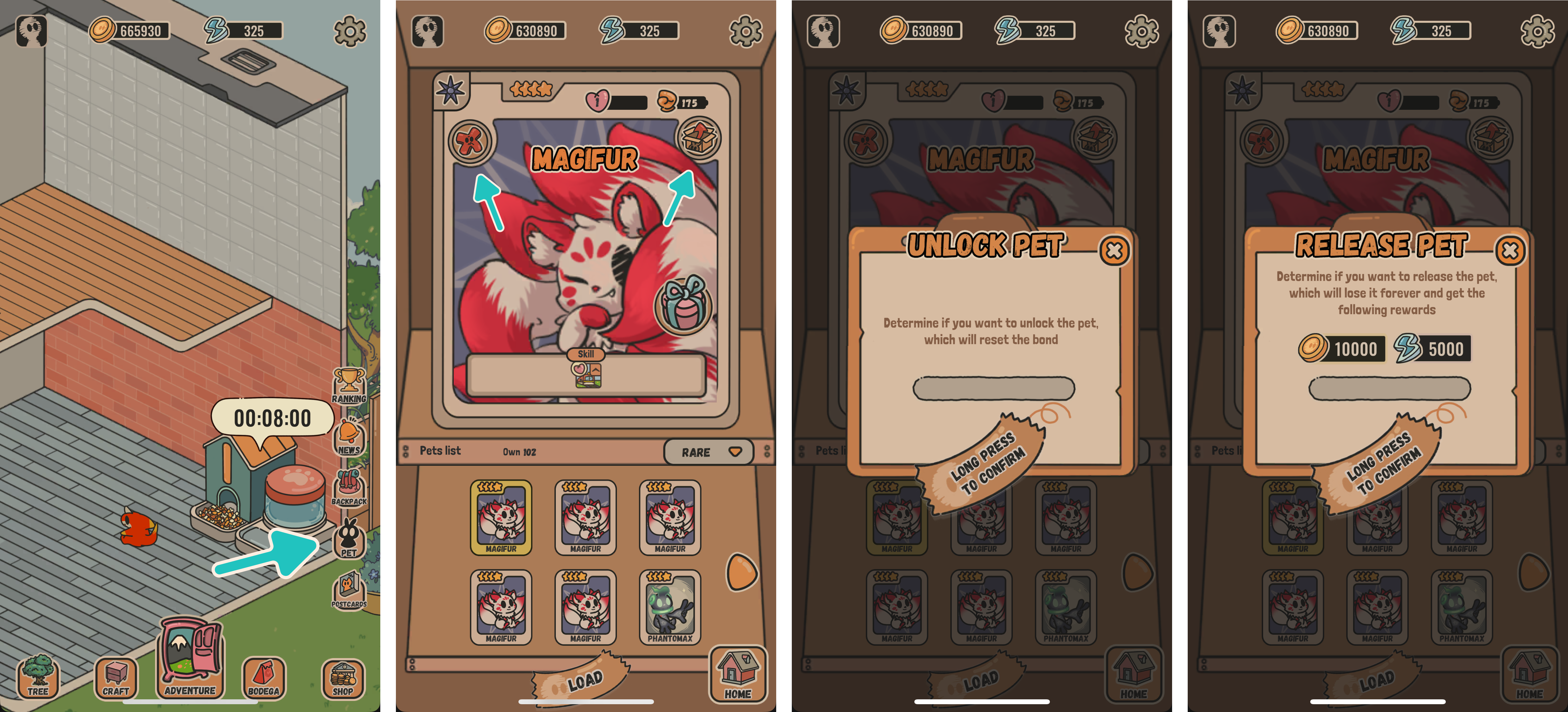View the Postcards collection
Screen dimensions: 1568x712
click(349, 591)
